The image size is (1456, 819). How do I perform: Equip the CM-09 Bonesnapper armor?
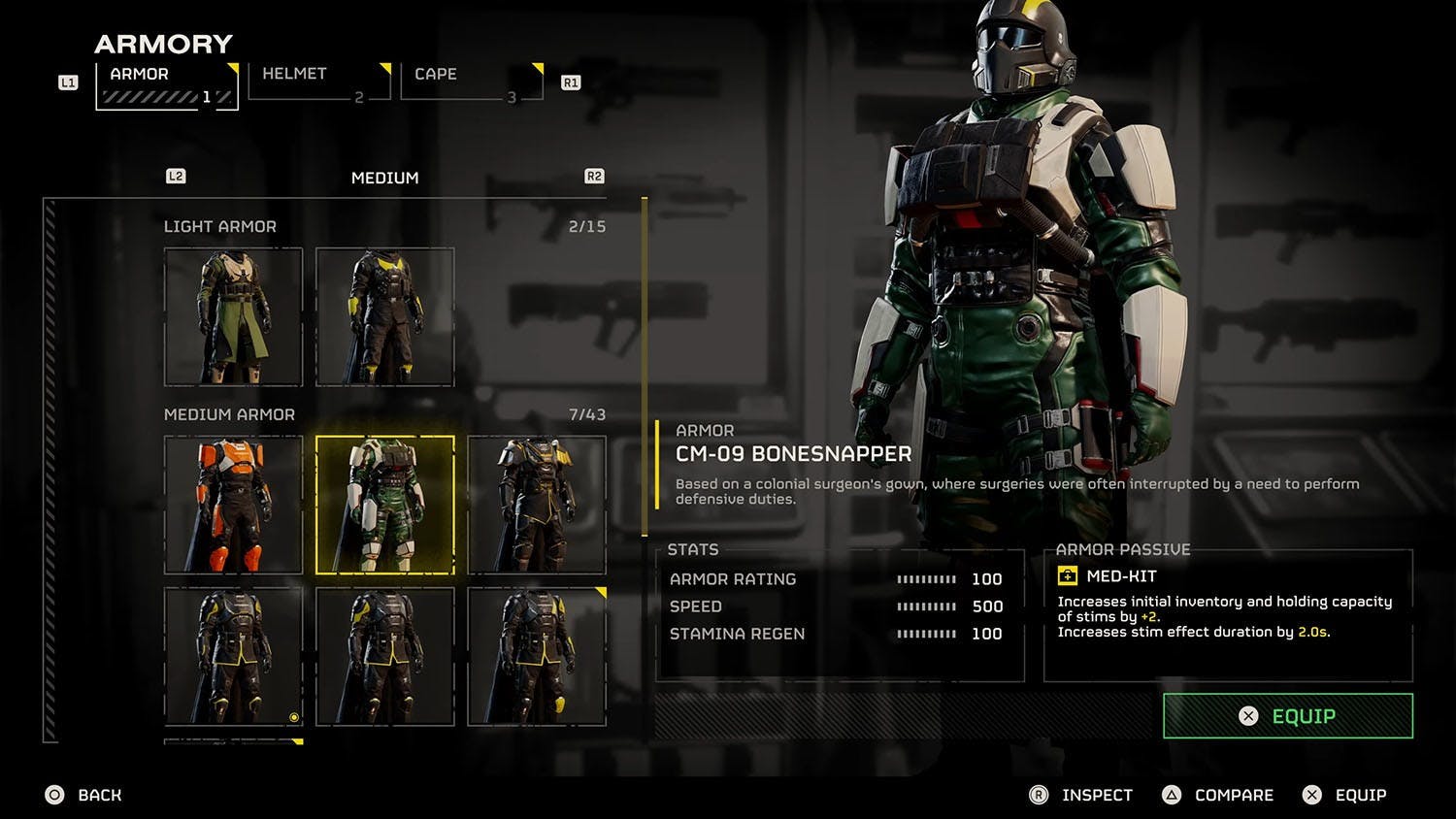[1287, 716]
